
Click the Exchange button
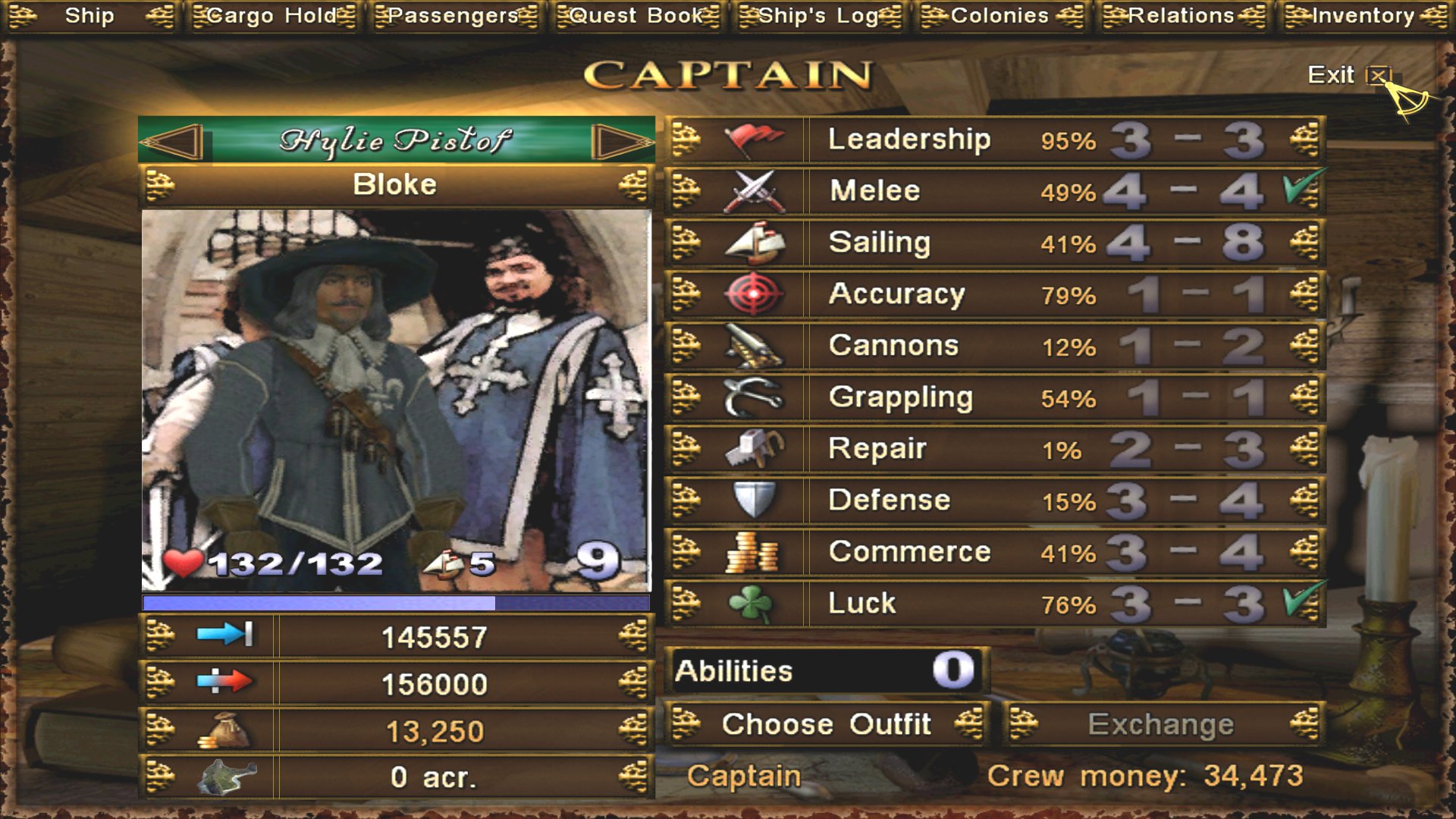coord(1162,724)
